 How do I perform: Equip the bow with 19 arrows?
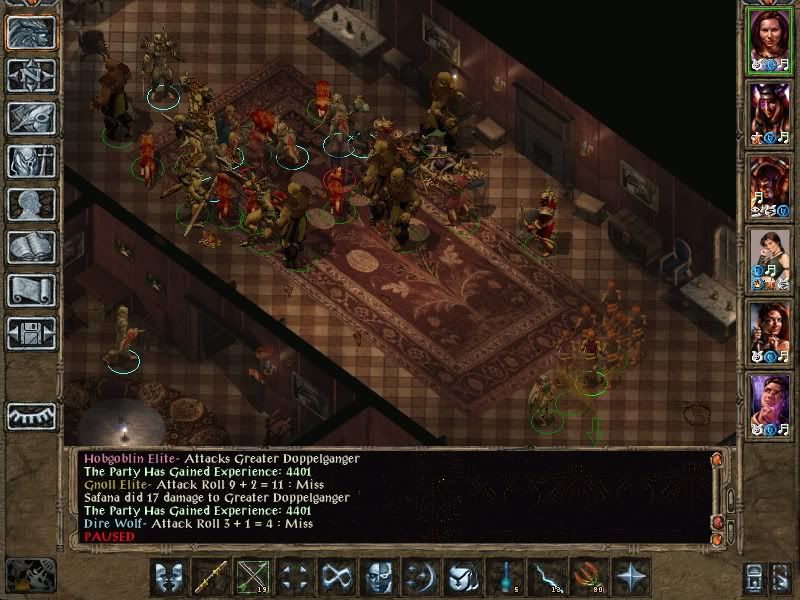coord(254,577)
